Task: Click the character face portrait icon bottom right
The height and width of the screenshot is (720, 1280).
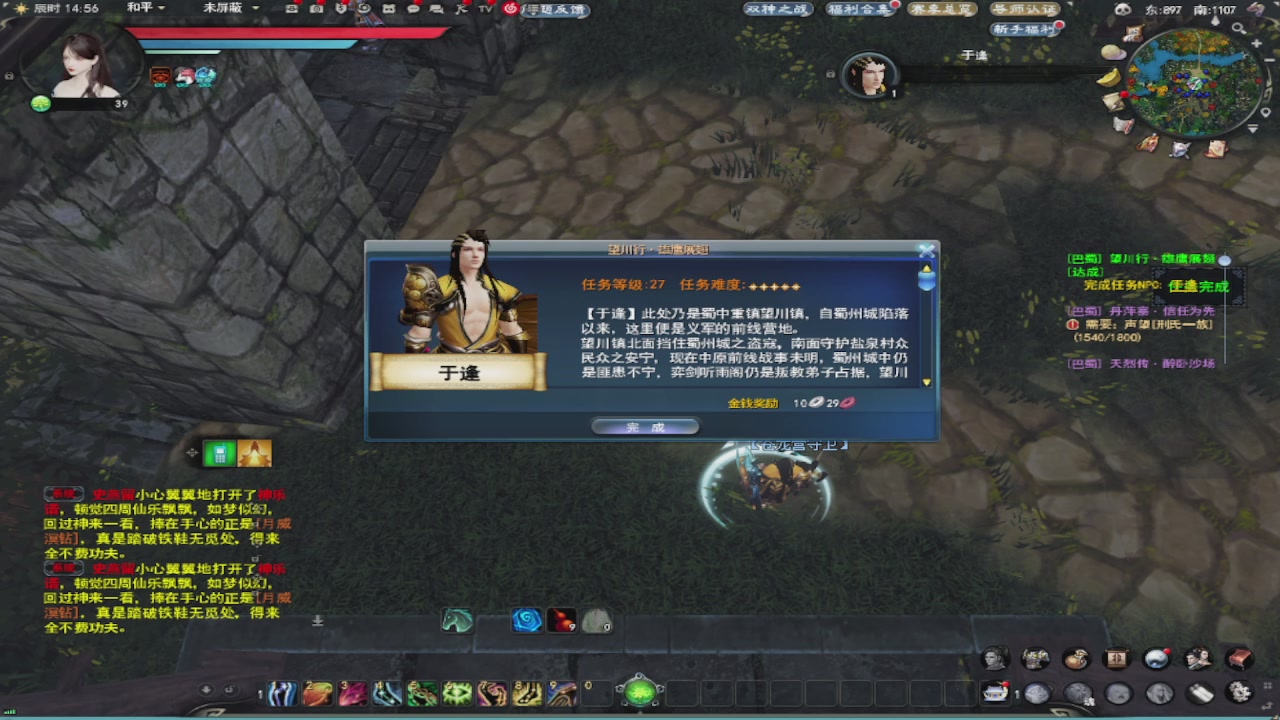Action: coord(996,659)
